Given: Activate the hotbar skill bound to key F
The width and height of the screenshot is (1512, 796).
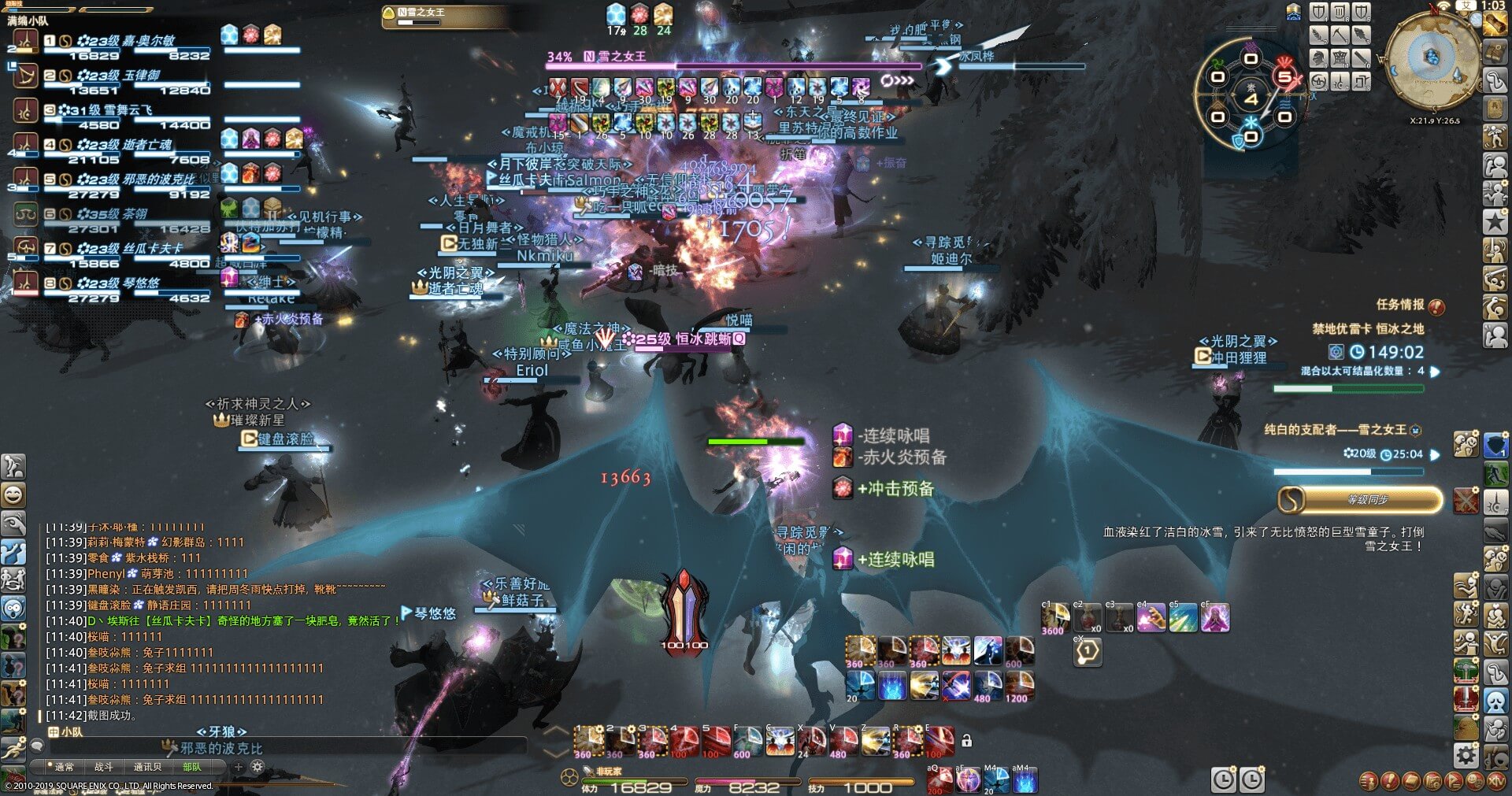Looking at the screenshot, I should 747,742.
